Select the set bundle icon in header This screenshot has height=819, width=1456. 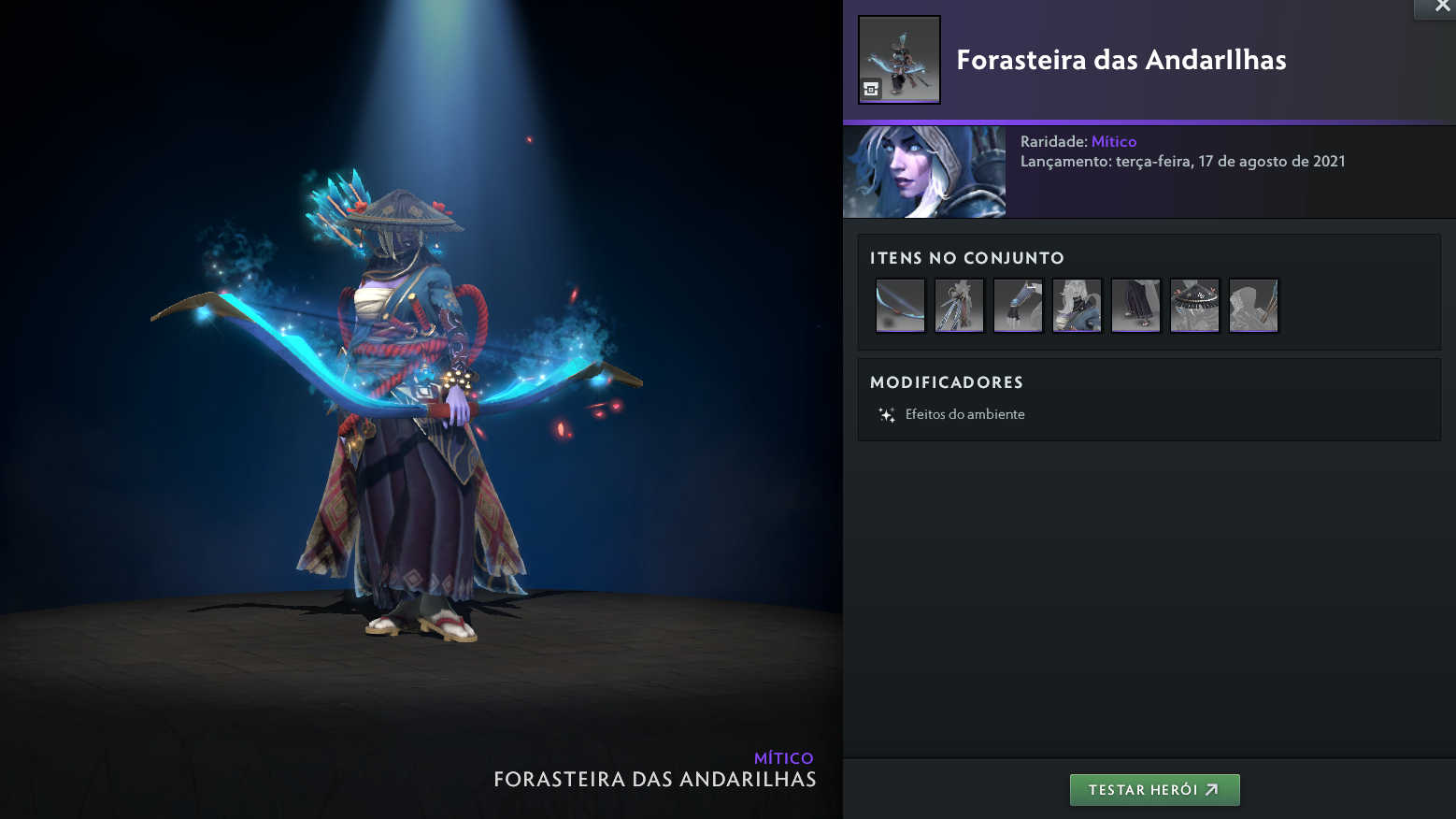[899, 60]
